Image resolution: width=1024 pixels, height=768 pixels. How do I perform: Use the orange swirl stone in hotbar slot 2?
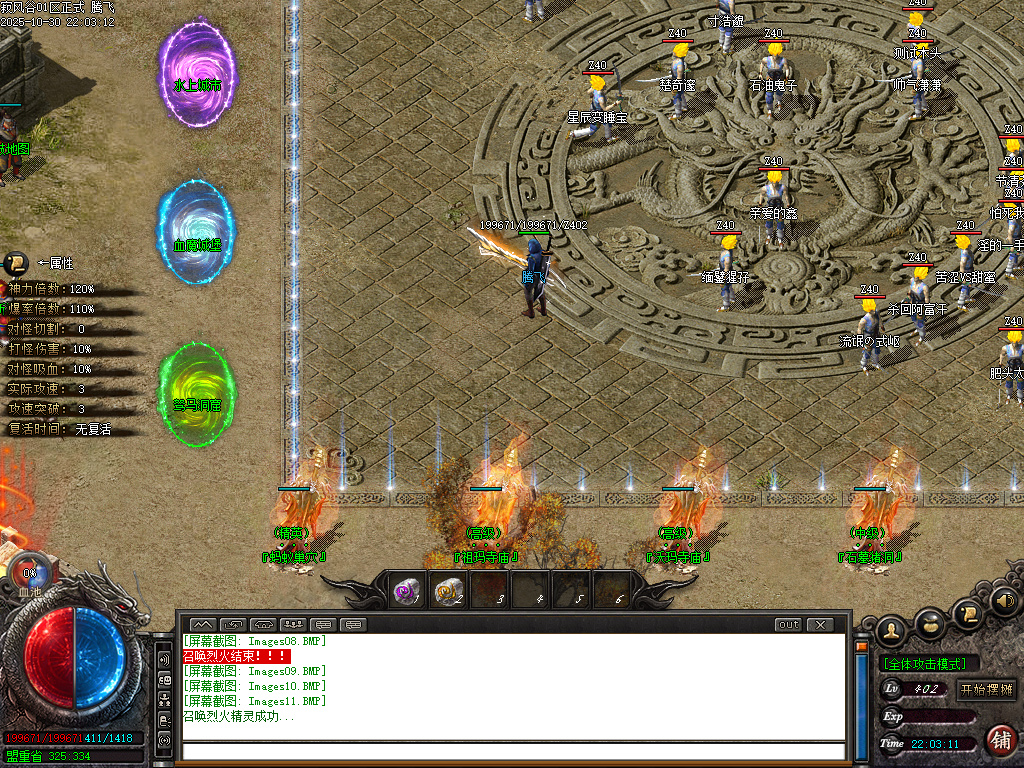pos(448,592)
